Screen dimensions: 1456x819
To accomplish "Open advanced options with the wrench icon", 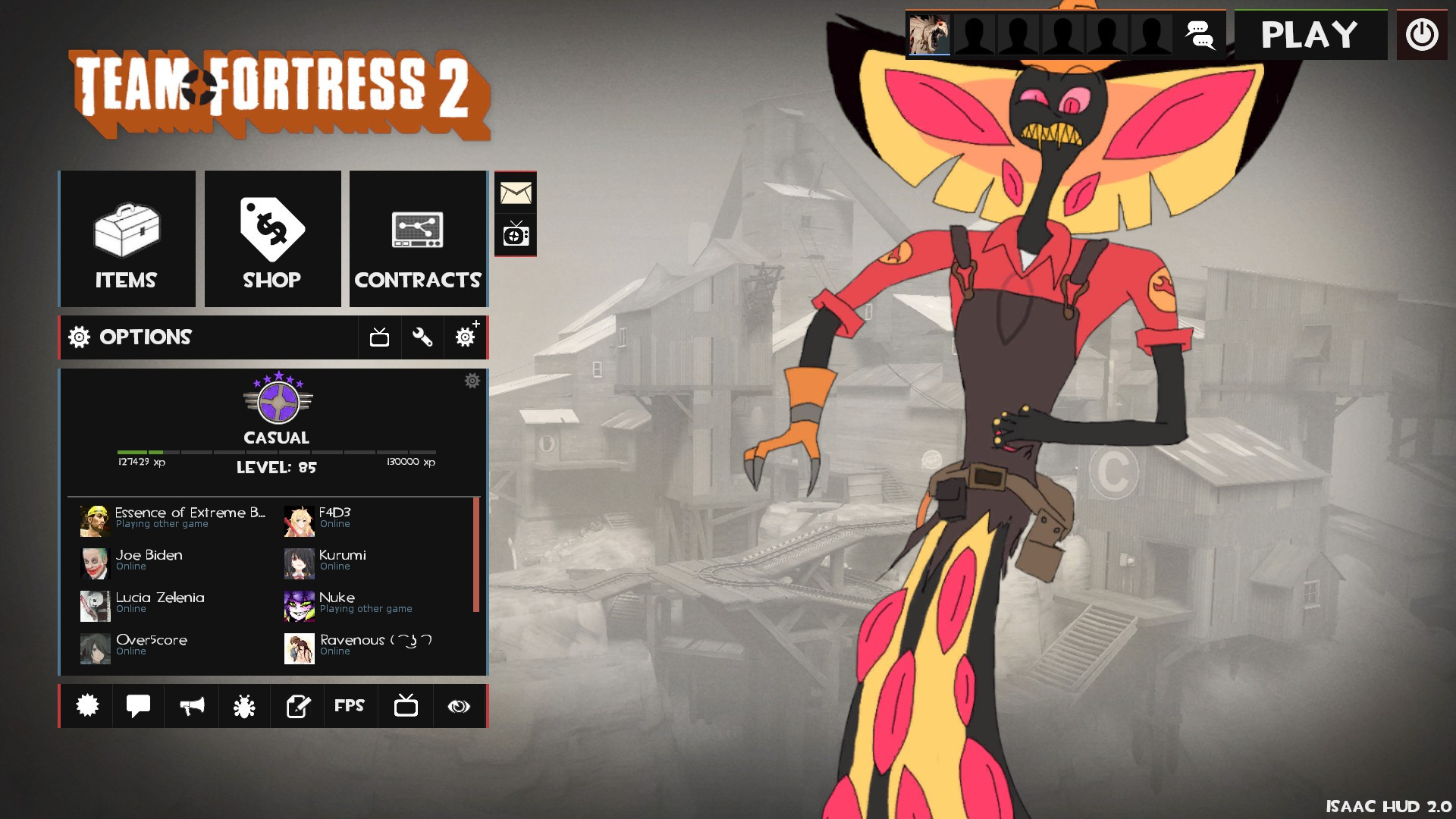I will 422,337.
